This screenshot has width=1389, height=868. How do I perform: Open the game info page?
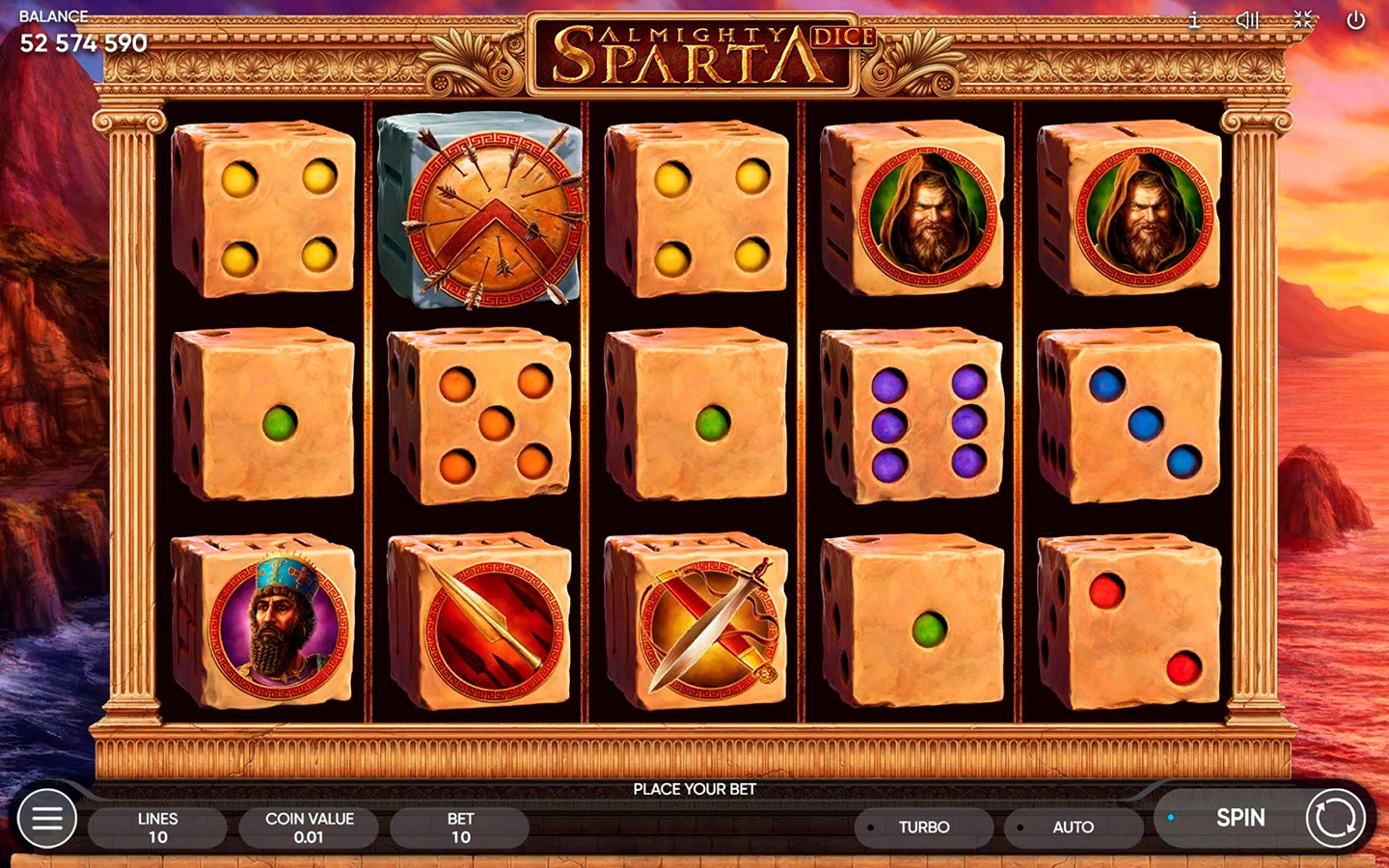[x=1194, y=20]
